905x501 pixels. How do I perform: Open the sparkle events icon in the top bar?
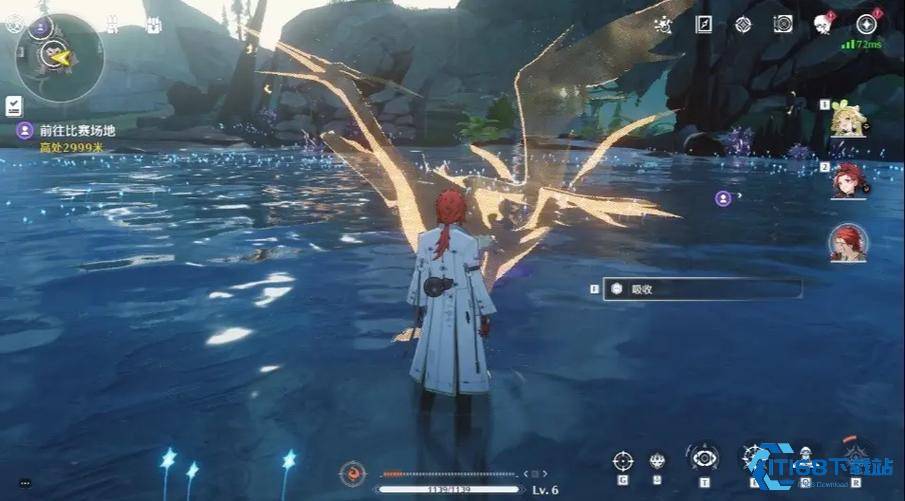662,26
